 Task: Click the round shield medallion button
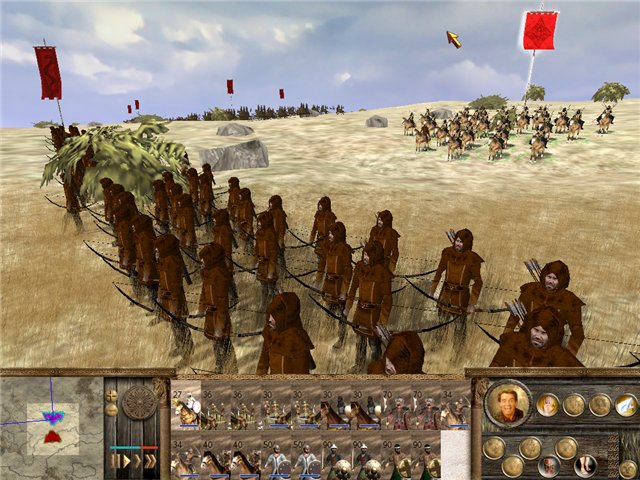click(x=139, y=402)
